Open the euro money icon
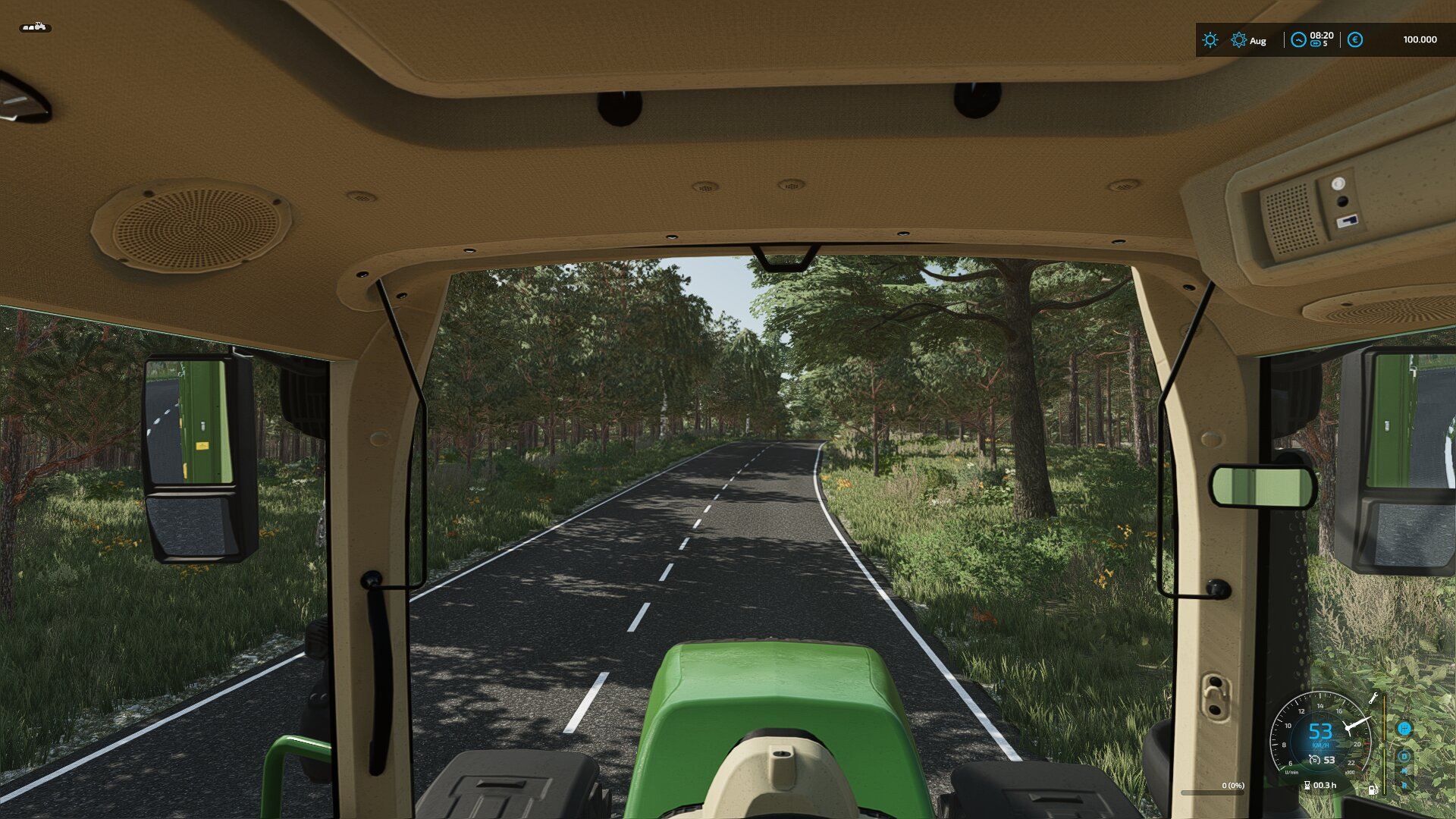 (1355, 40)
